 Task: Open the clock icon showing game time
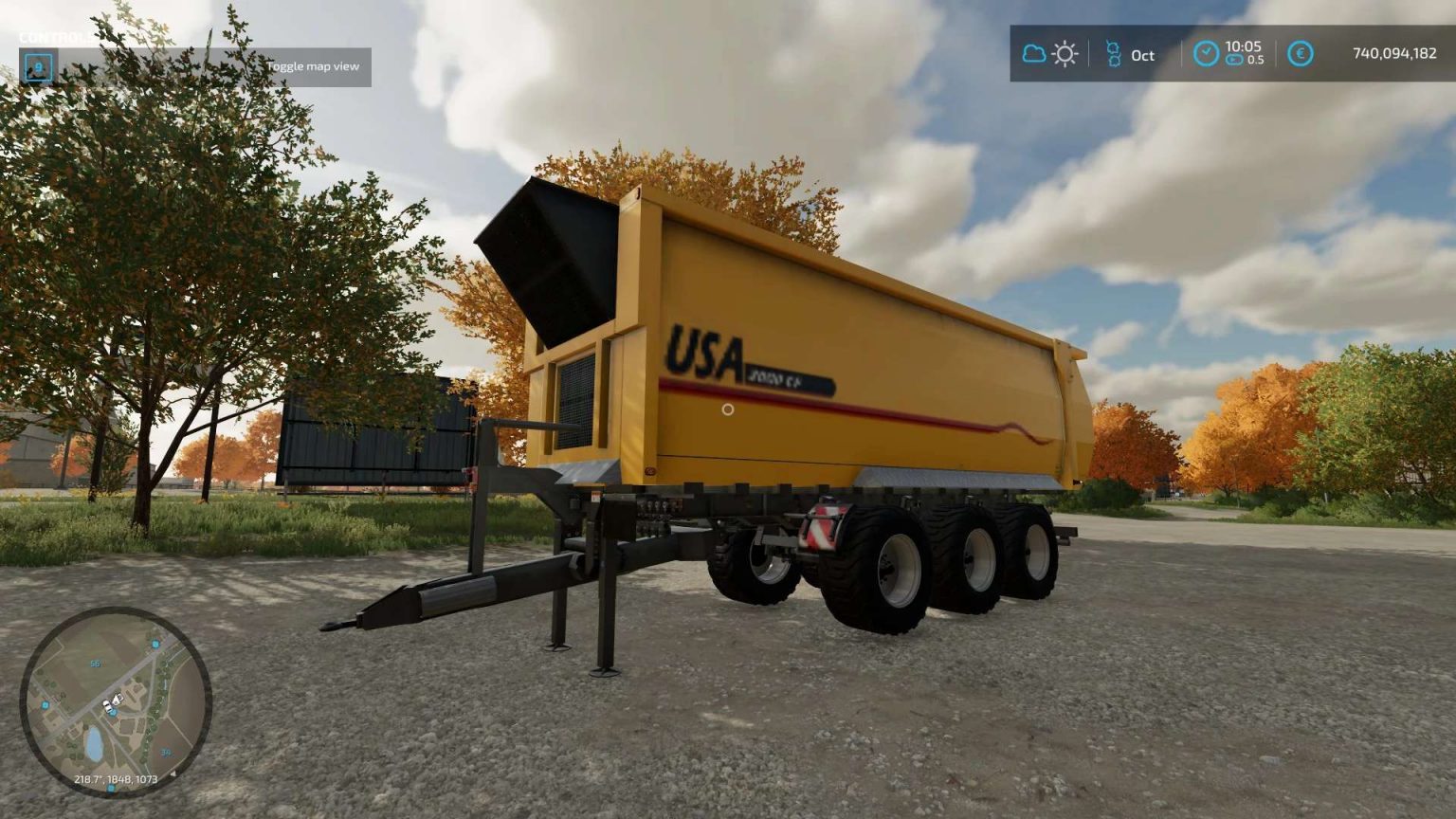tap(1206, 54)
